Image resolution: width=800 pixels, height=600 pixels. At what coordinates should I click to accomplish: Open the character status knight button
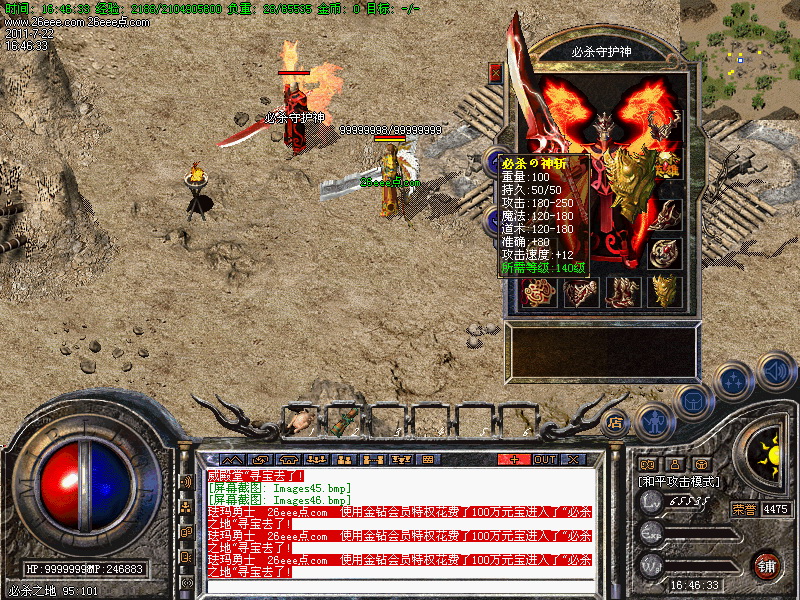655,422
